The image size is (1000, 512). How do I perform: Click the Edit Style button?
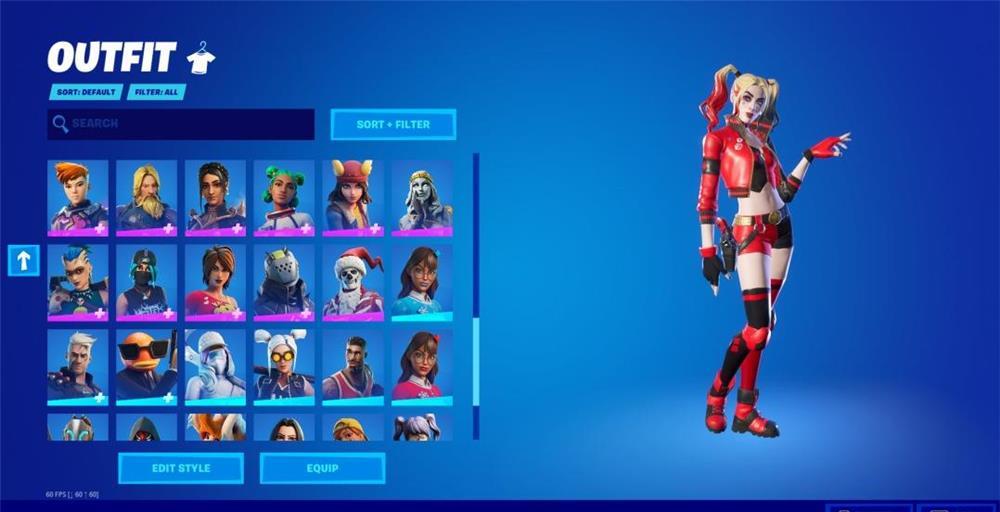click(180, 468)
